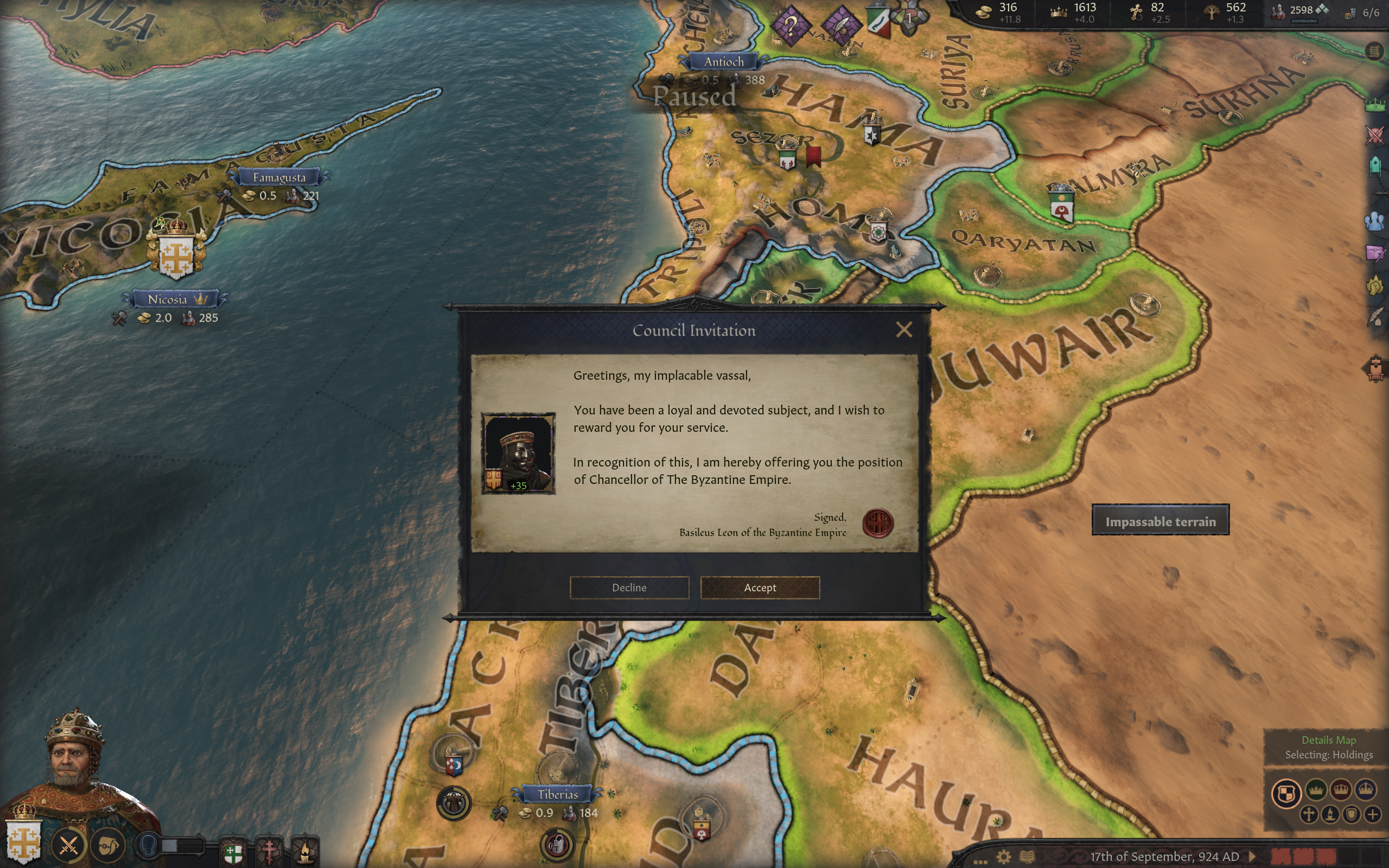Open the crossed swords lifestyle button
Viewport: 1389px width, 868px height.
tap(69, 845)
